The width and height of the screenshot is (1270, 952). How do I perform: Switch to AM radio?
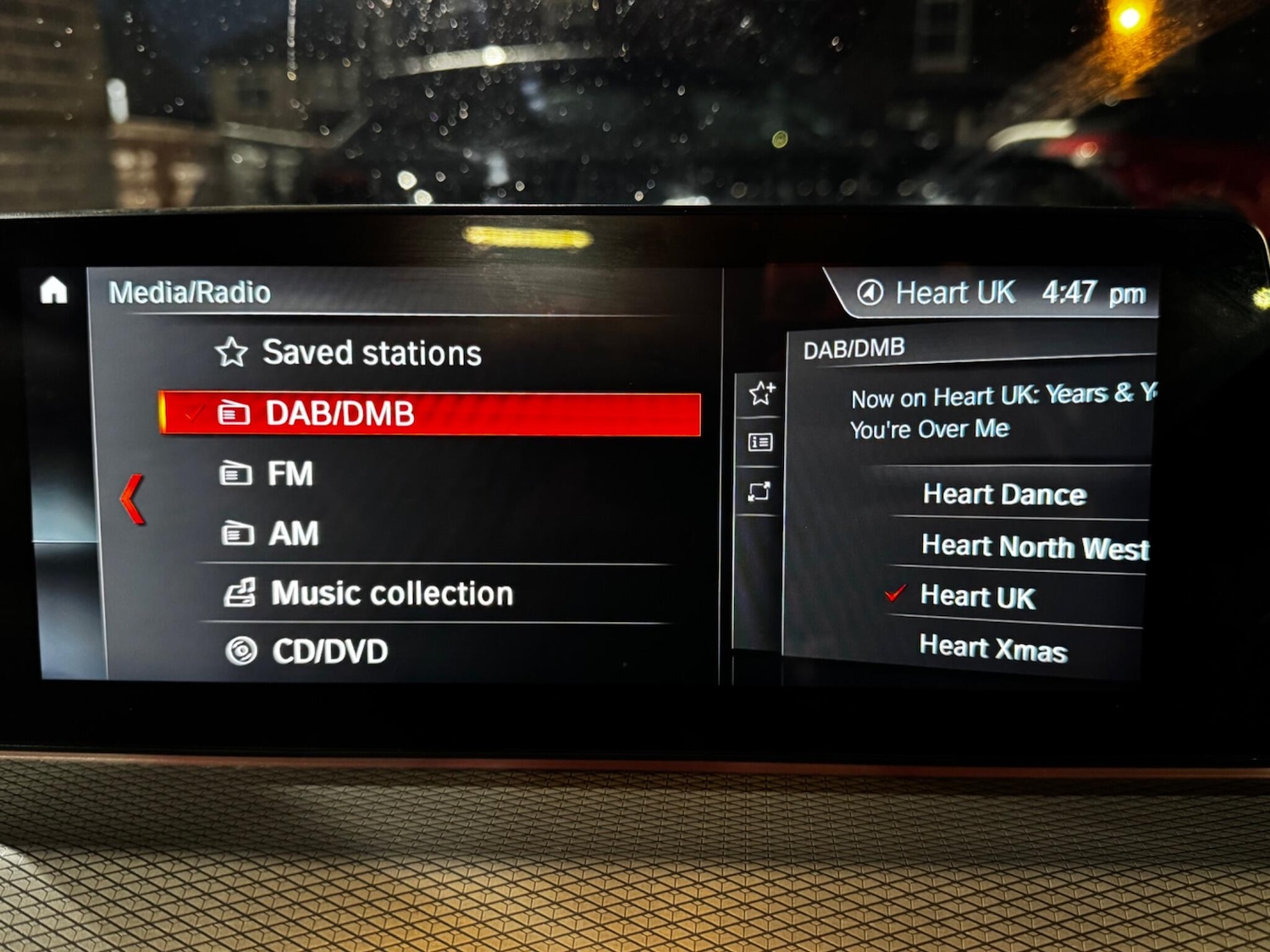tap(293, 534)
